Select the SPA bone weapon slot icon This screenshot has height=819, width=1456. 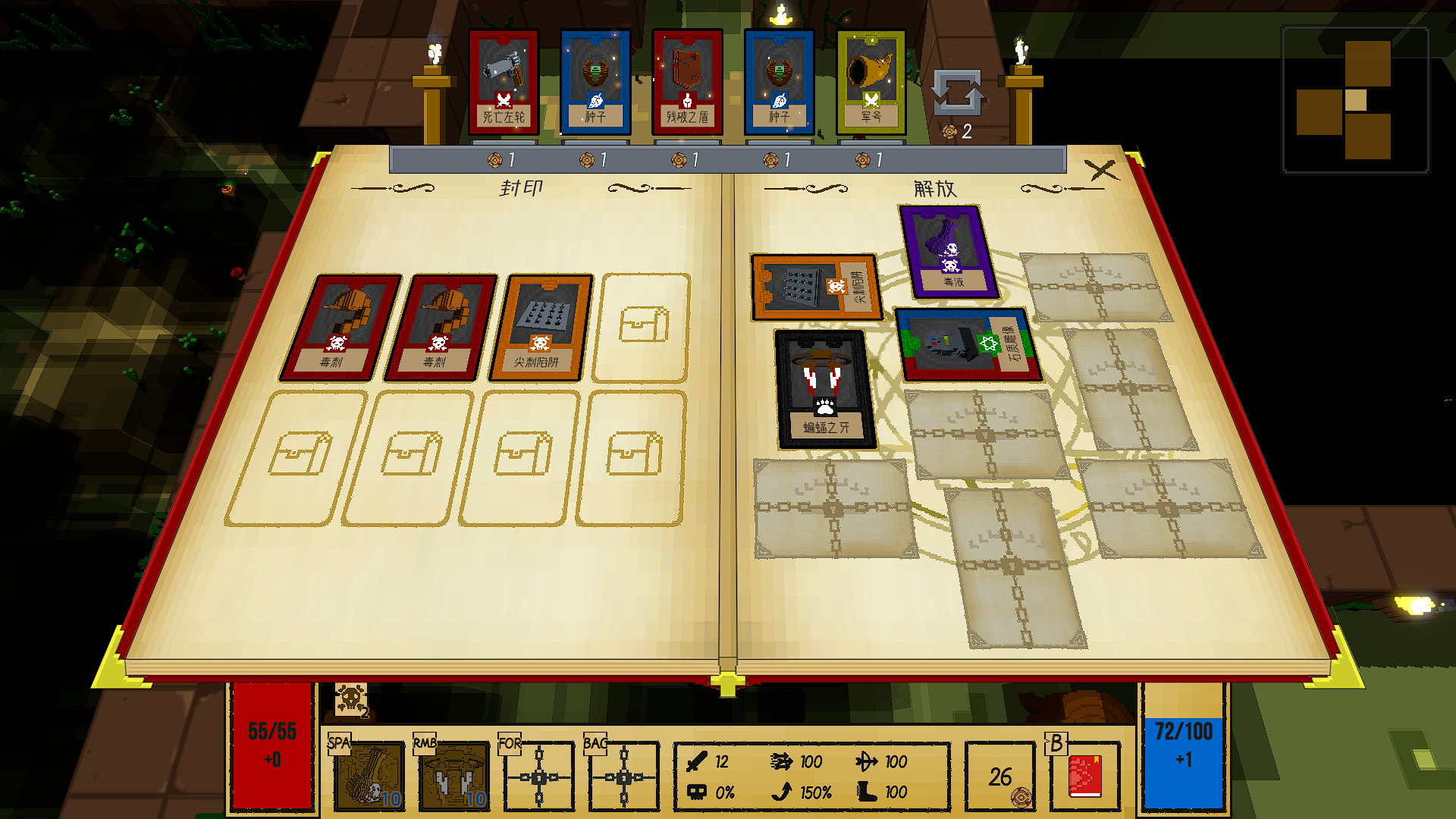(371, 776)
